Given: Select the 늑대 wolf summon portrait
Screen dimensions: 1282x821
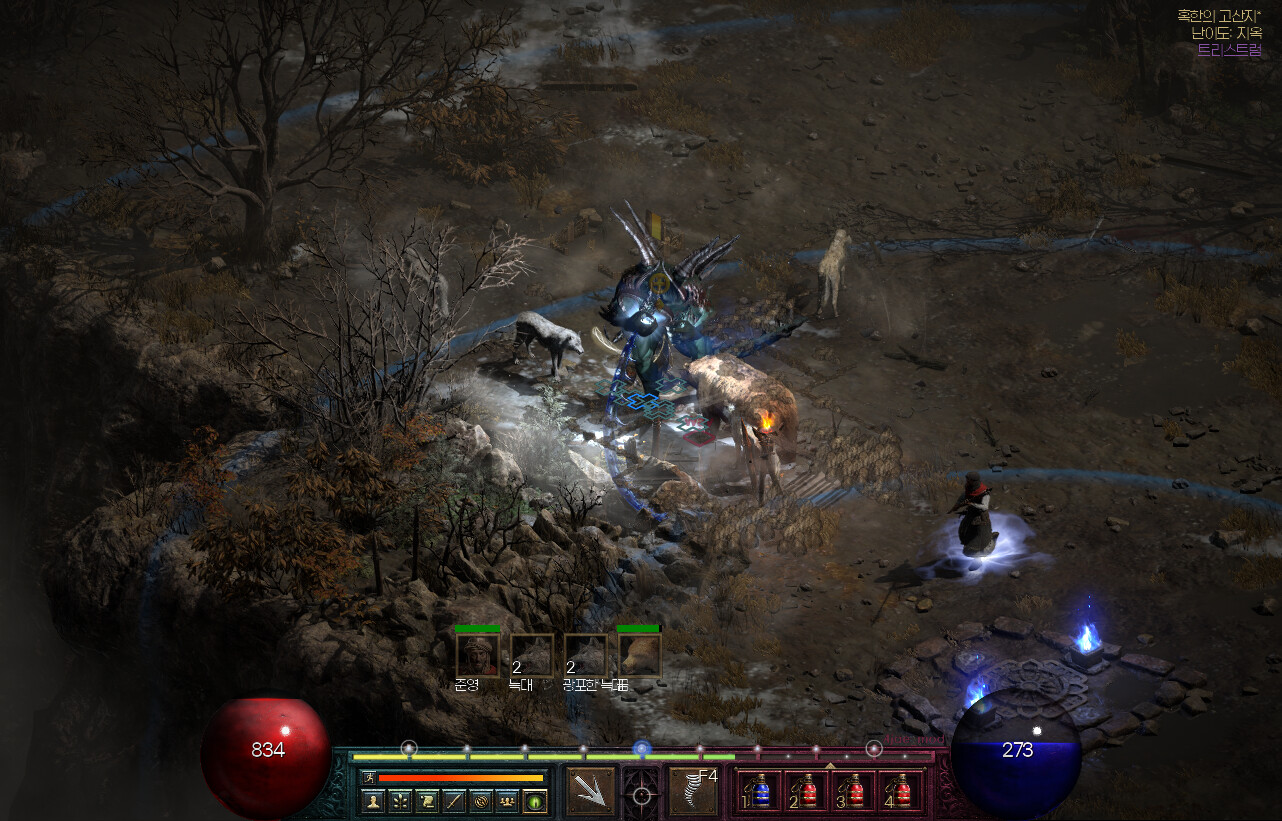Looking at the screenshot, I should point(531,655).
